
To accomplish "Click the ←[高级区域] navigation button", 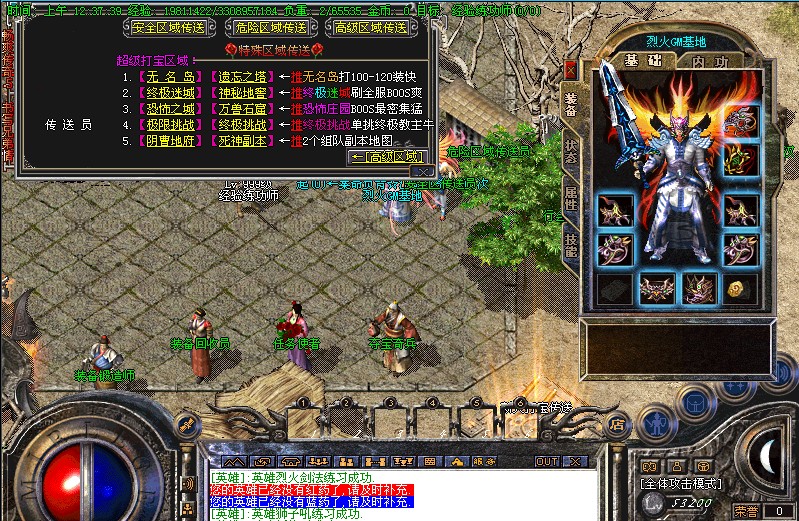I will [x=385, y=157].
